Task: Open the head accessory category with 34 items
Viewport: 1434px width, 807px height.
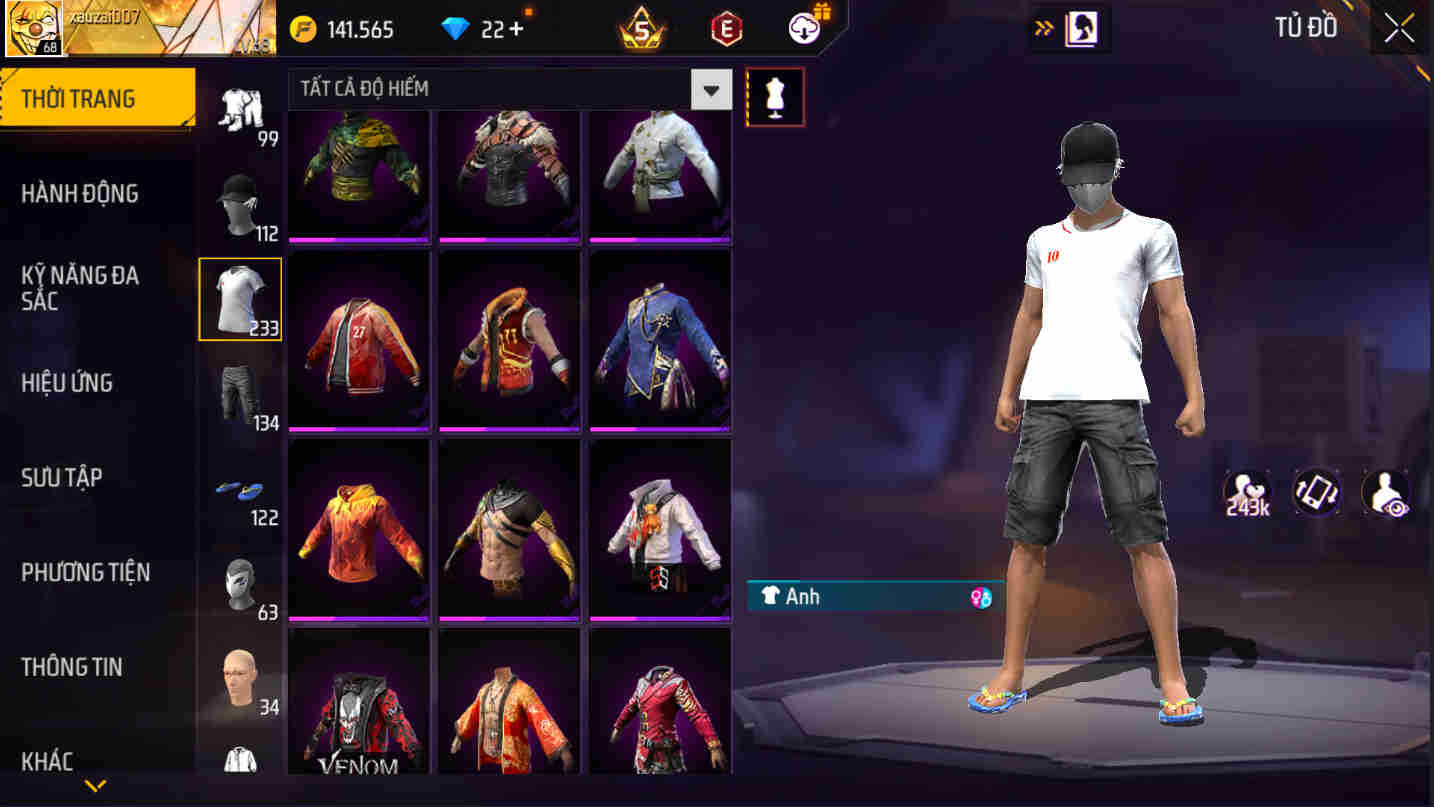Action: click(240, 680)
